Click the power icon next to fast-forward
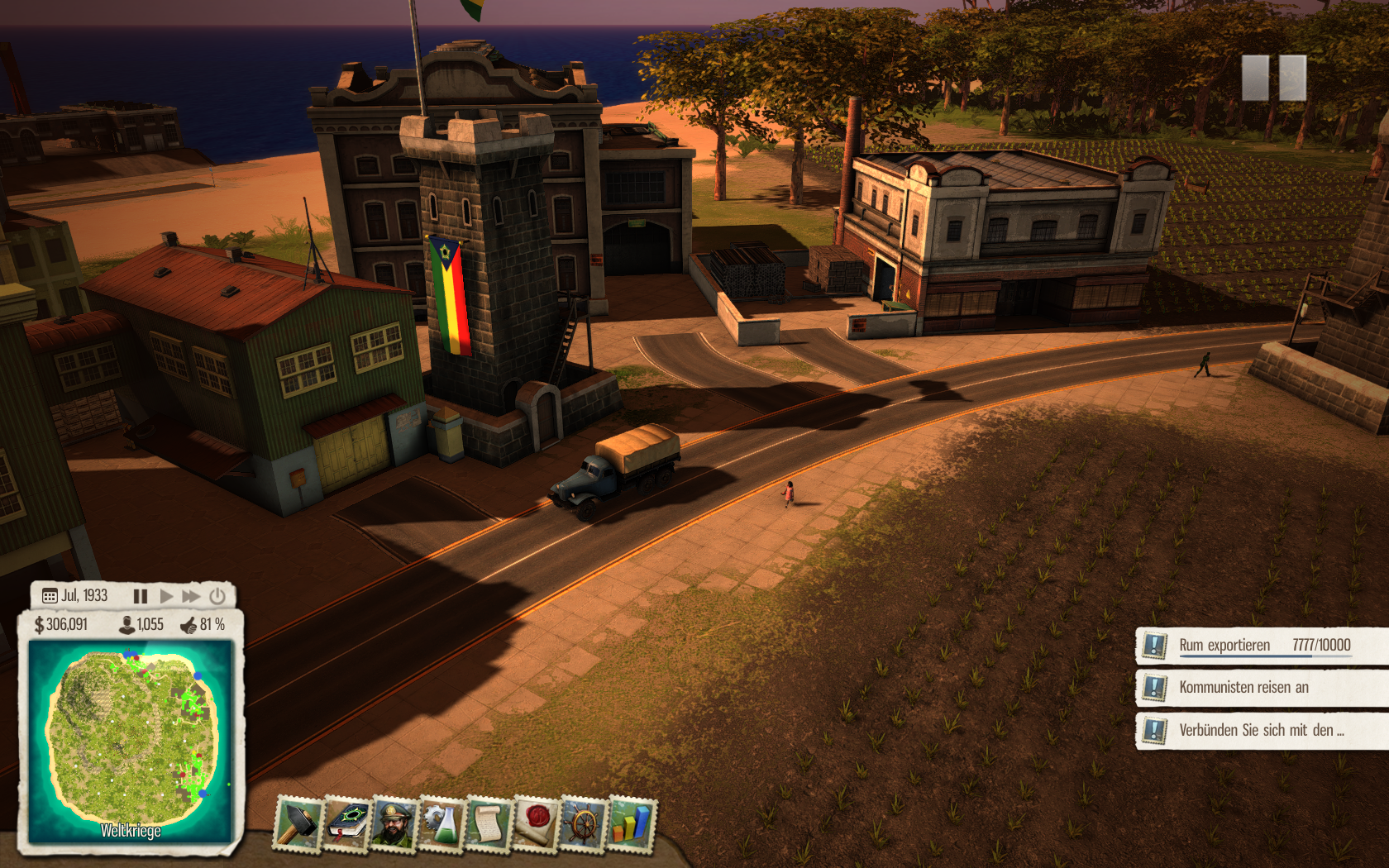 coord(217,596)
